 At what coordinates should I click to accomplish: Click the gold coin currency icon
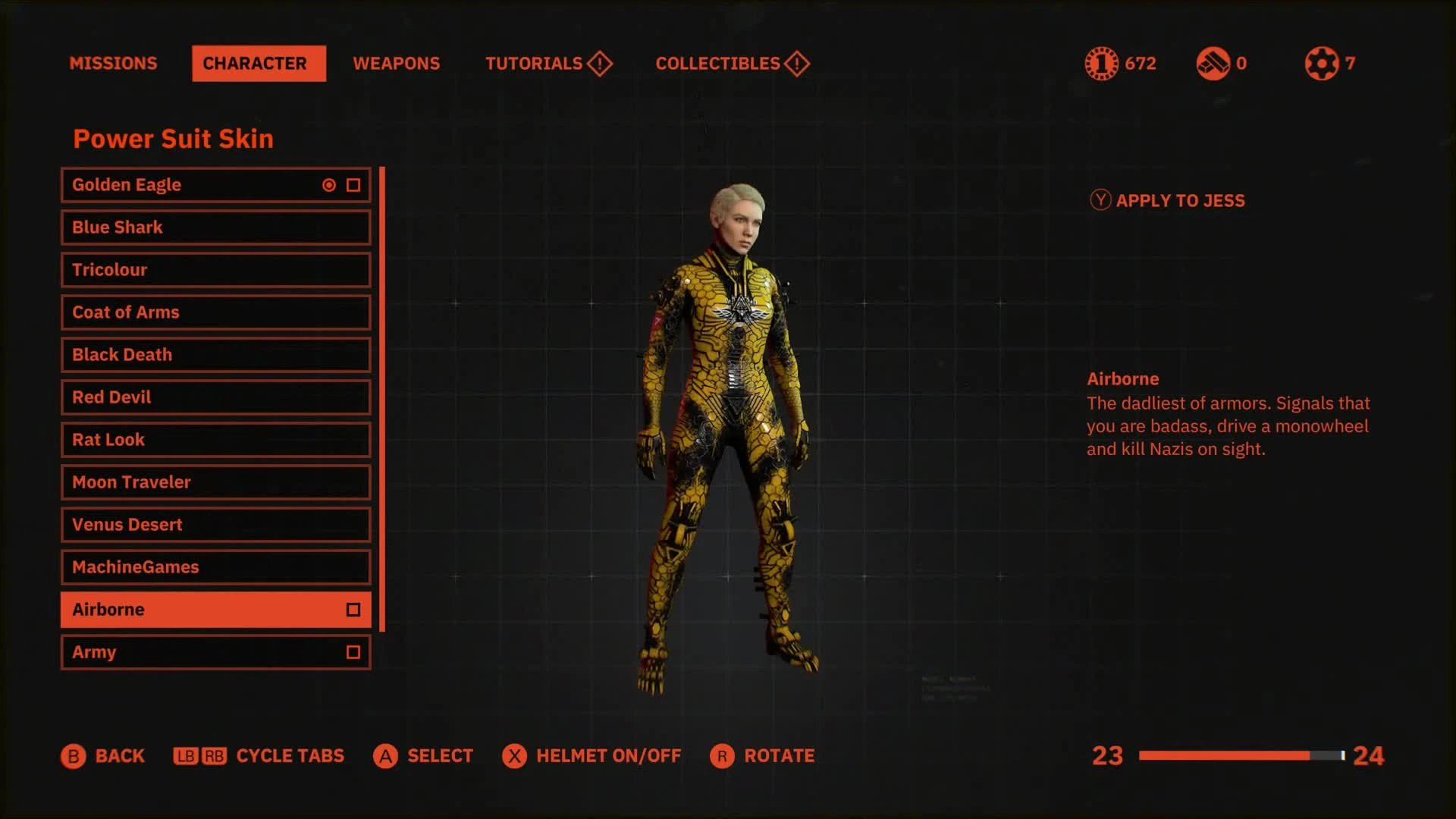tap(1100, 64)
